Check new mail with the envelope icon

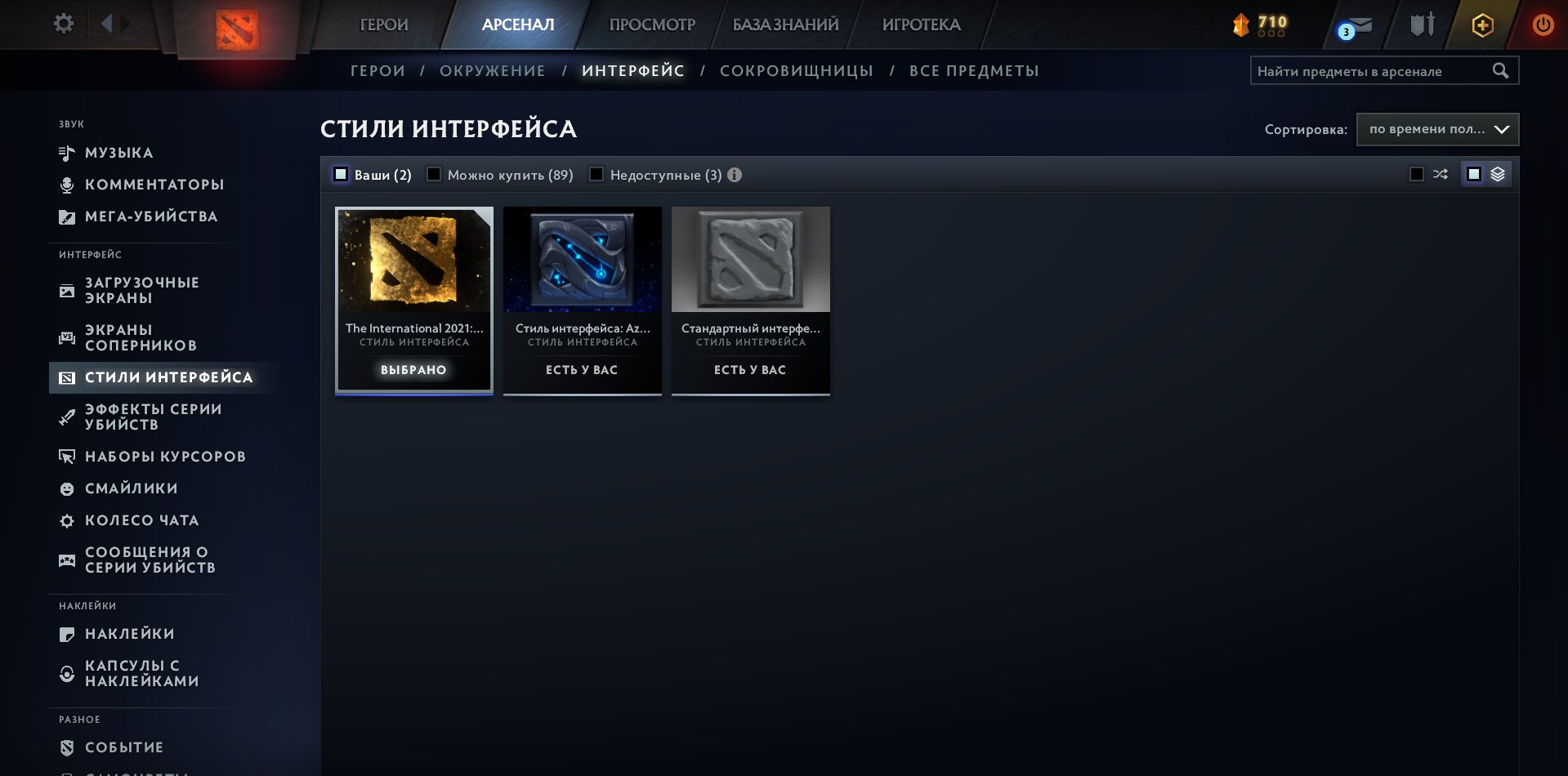(x=1358, y=25)
